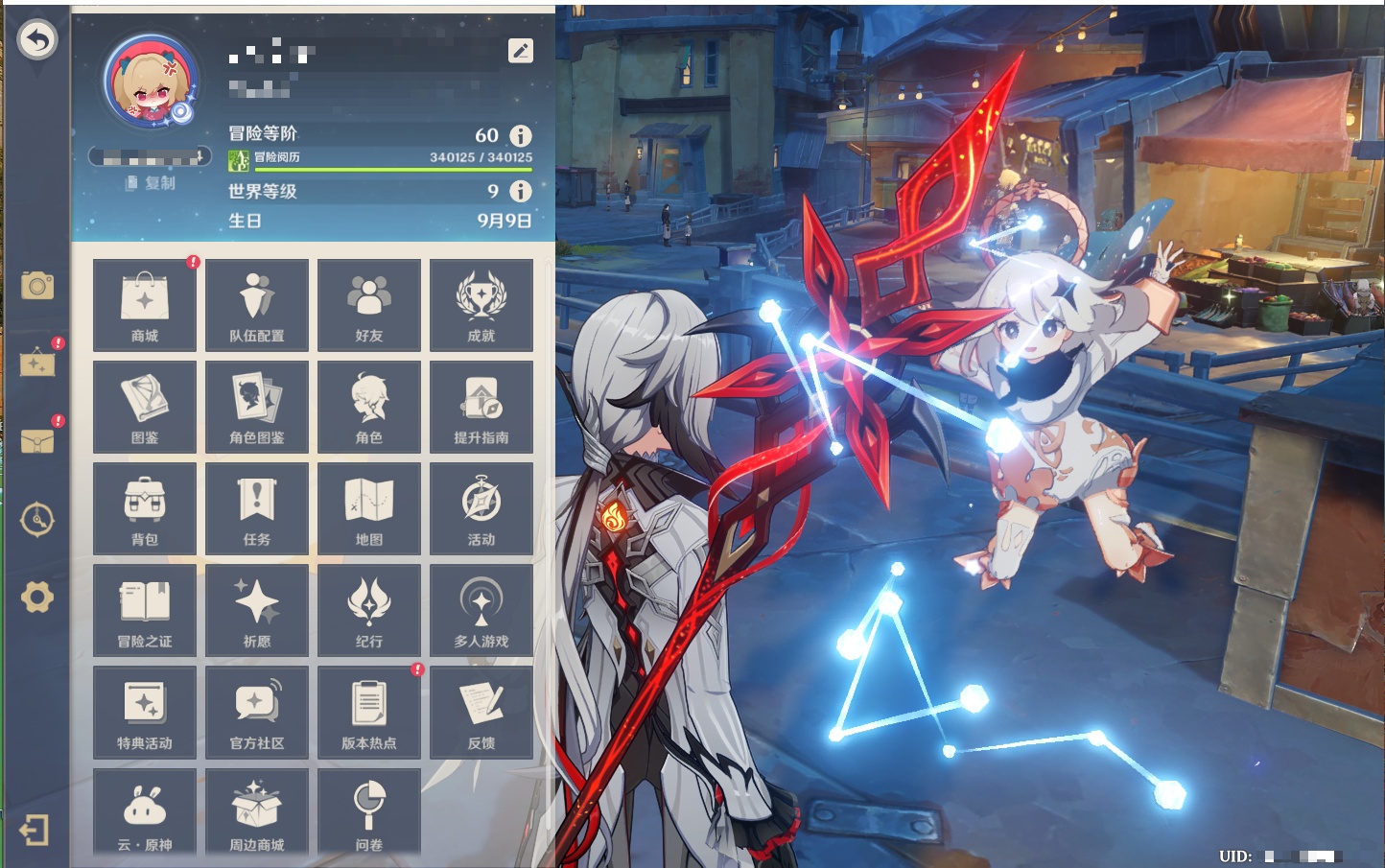
Task: Show the 地图 world map
Action: (x=369, y=508)
